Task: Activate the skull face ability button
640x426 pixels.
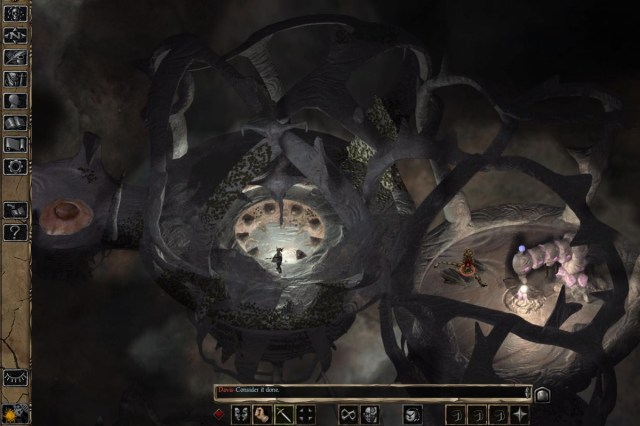Action: point(370,414)
